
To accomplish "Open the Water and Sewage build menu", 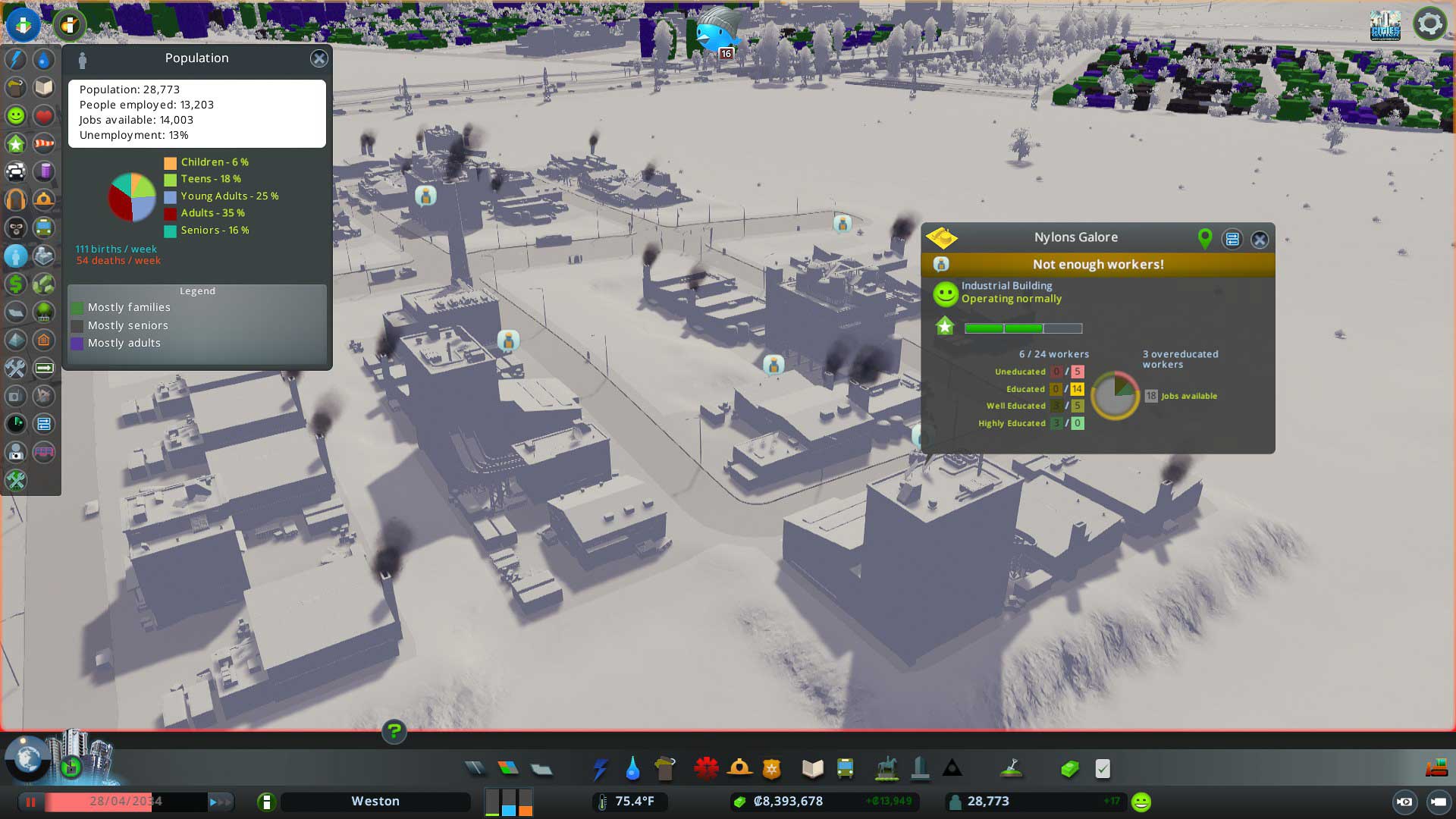I will coord(632,769).
